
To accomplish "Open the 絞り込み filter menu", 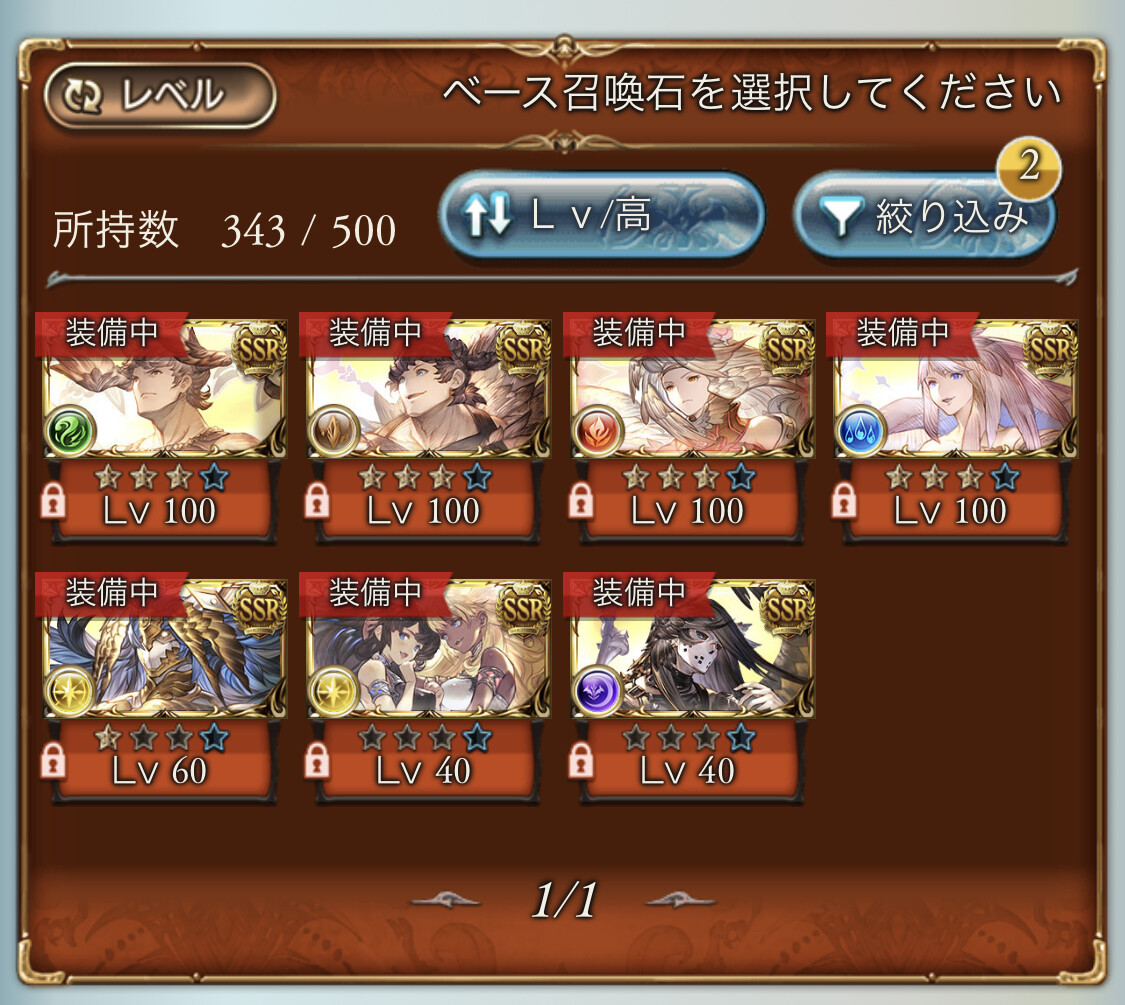I will [924, 217].
